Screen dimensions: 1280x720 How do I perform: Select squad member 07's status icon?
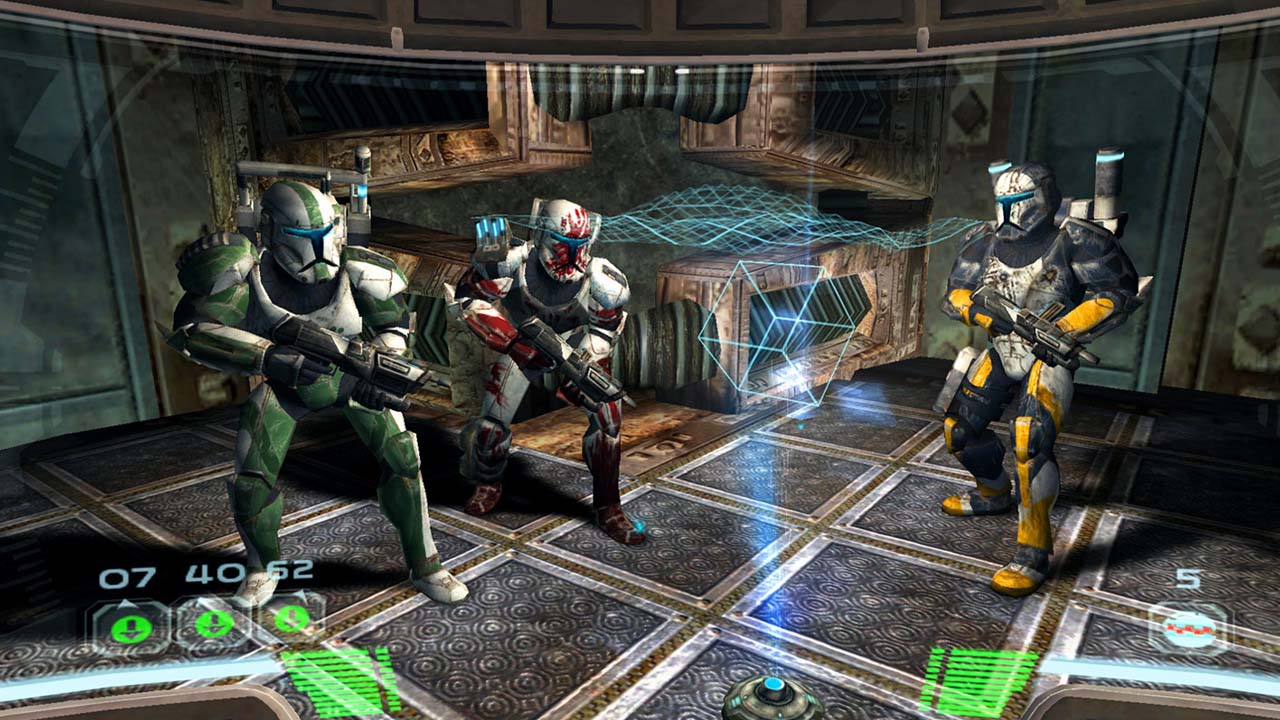[x=131, y=628]
